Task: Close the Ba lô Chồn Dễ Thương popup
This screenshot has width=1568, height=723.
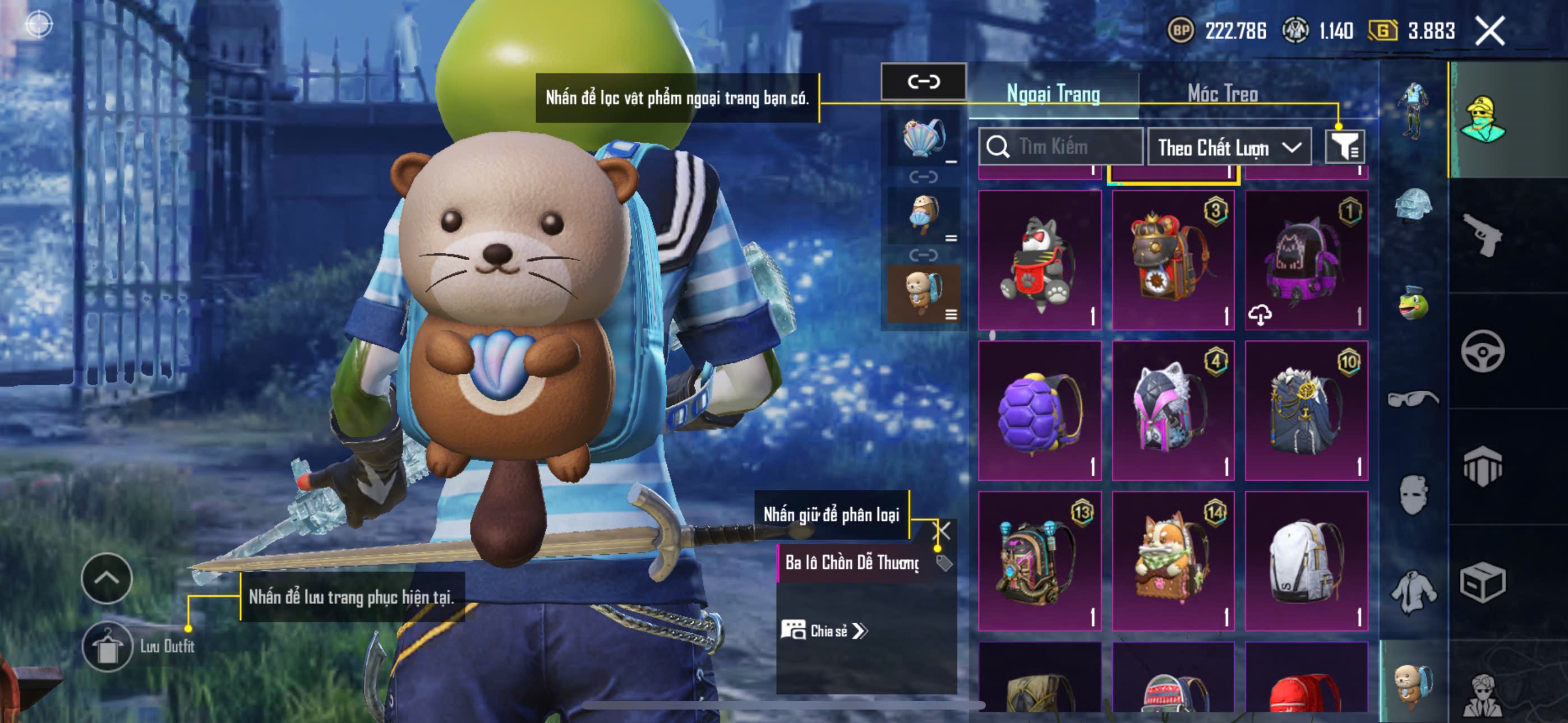Action: pyautogui.click(x=941, y=531)
